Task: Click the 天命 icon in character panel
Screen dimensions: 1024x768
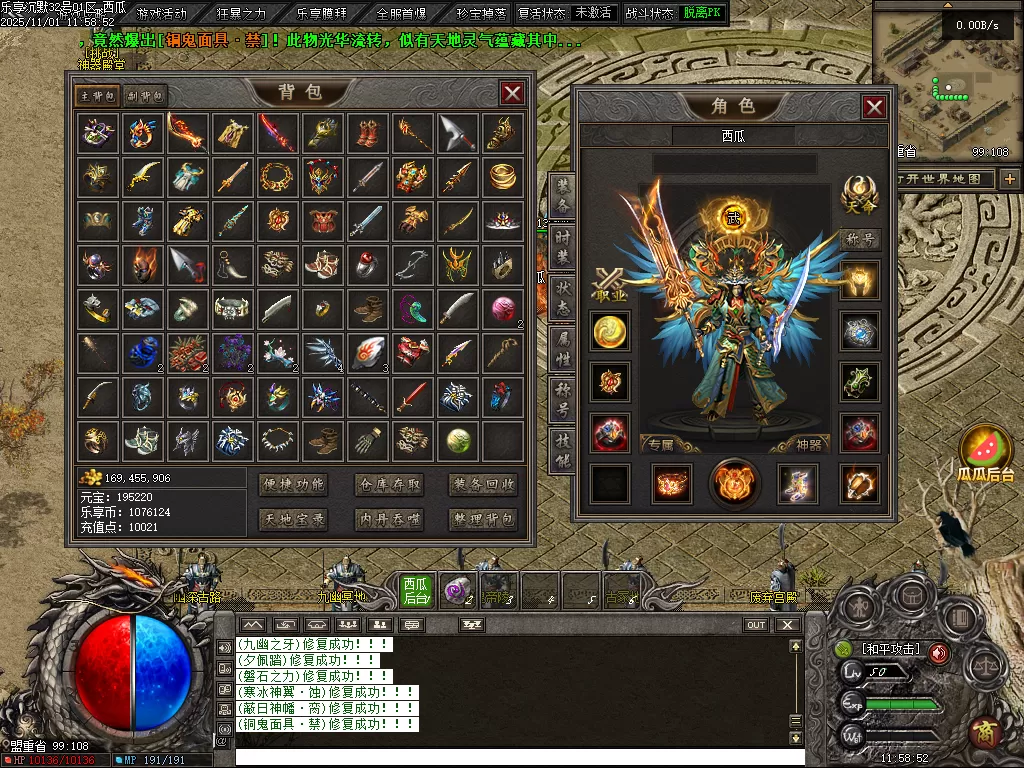Action: coord(859,195)
